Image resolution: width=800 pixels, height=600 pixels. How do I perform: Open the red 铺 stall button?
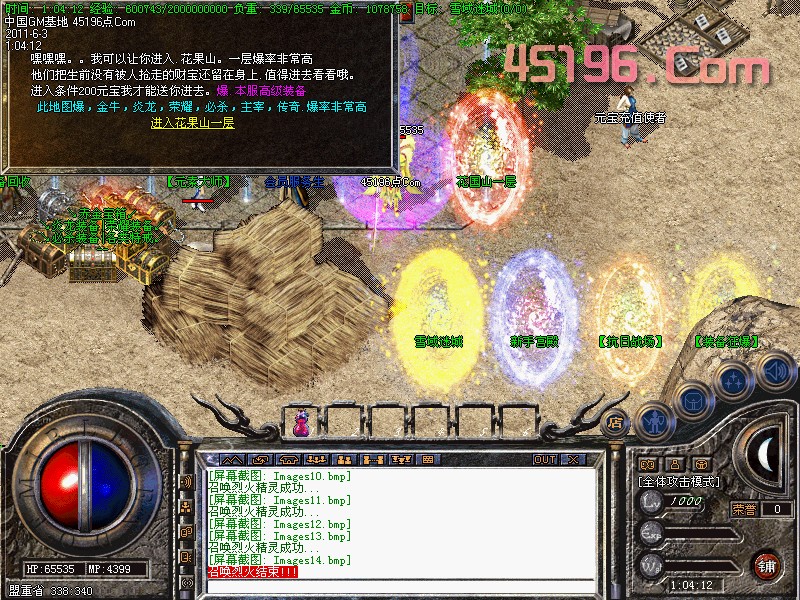765,564
